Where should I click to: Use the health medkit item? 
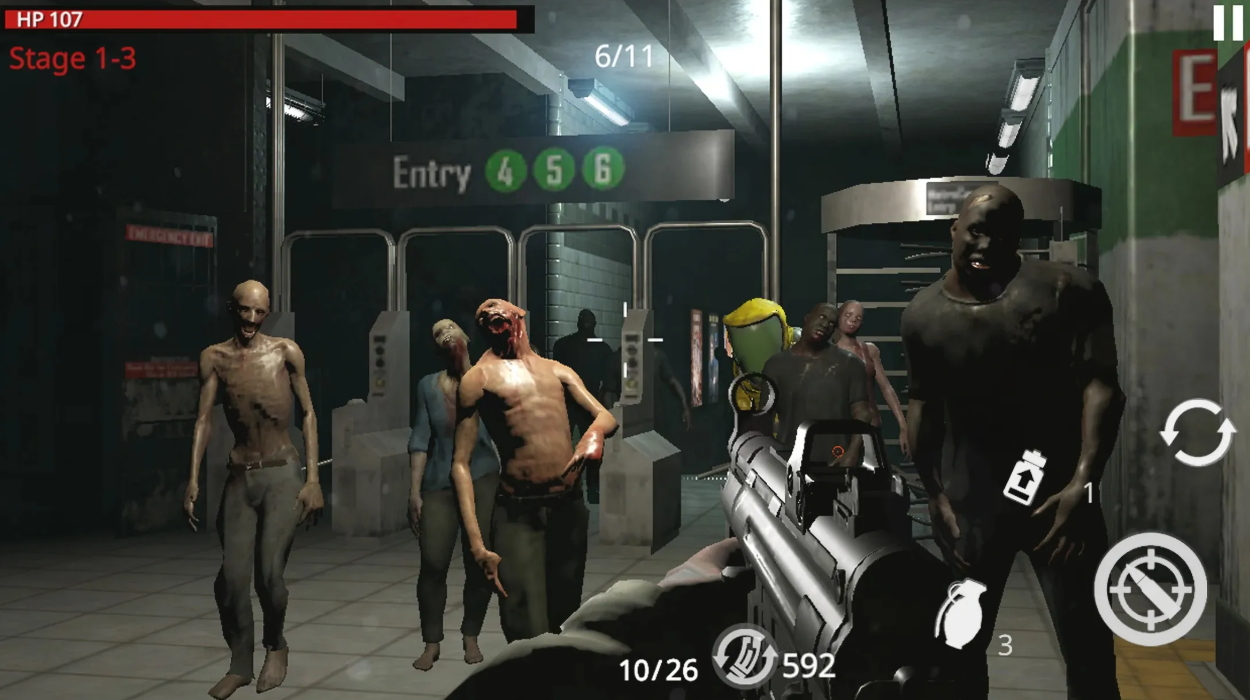click(x=1026, y=478)
